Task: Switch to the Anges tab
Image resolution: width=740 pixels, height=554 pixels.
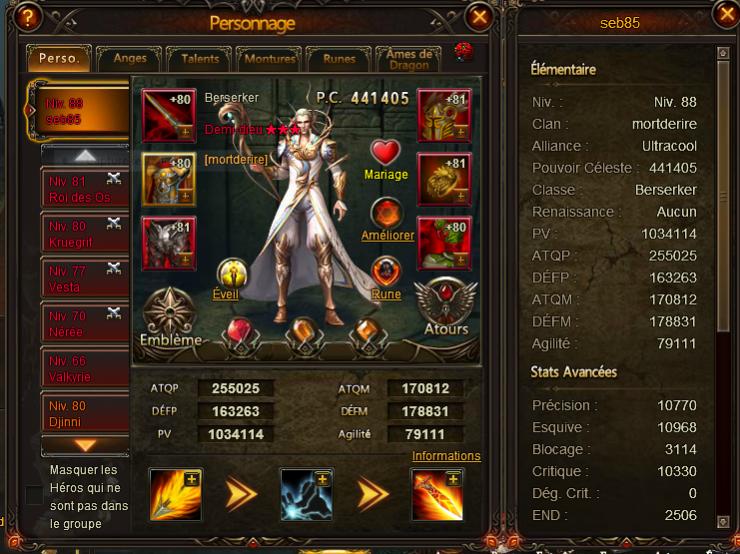Action: (x=130, y=59)
